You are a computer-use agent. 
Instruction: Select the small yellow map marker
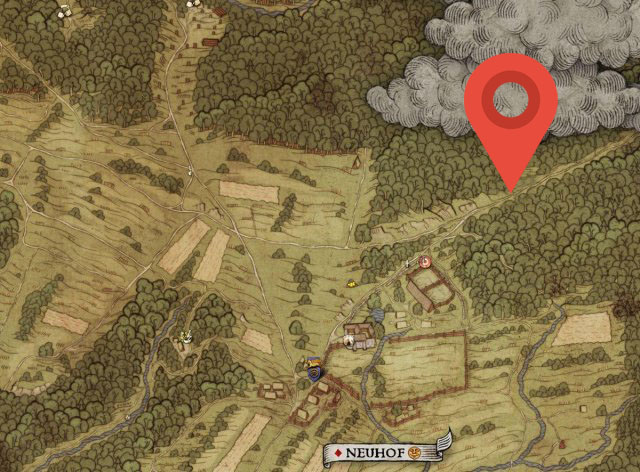click(352, 283)
